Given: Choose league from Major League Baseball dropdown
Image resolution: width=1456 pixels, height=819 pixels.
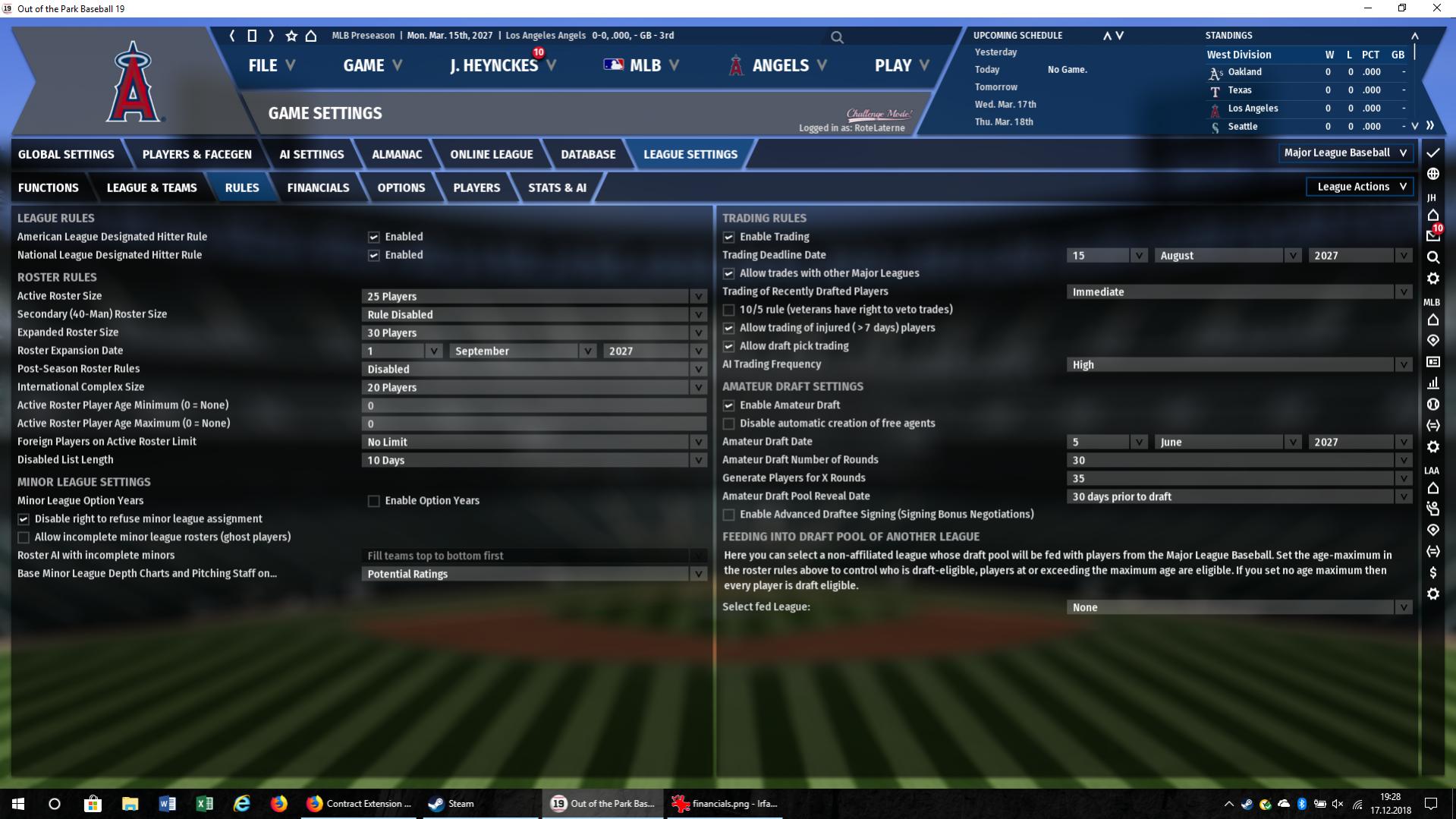Looking at the screenshot, I should (1344, 153).
